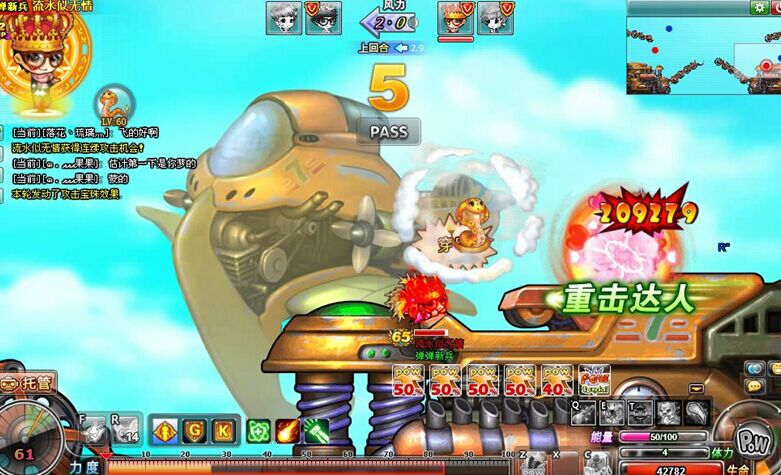The height and width of the screenshot is (475, 781).
Task: Select the green flashlight skill icon
Action: (317, 431)
